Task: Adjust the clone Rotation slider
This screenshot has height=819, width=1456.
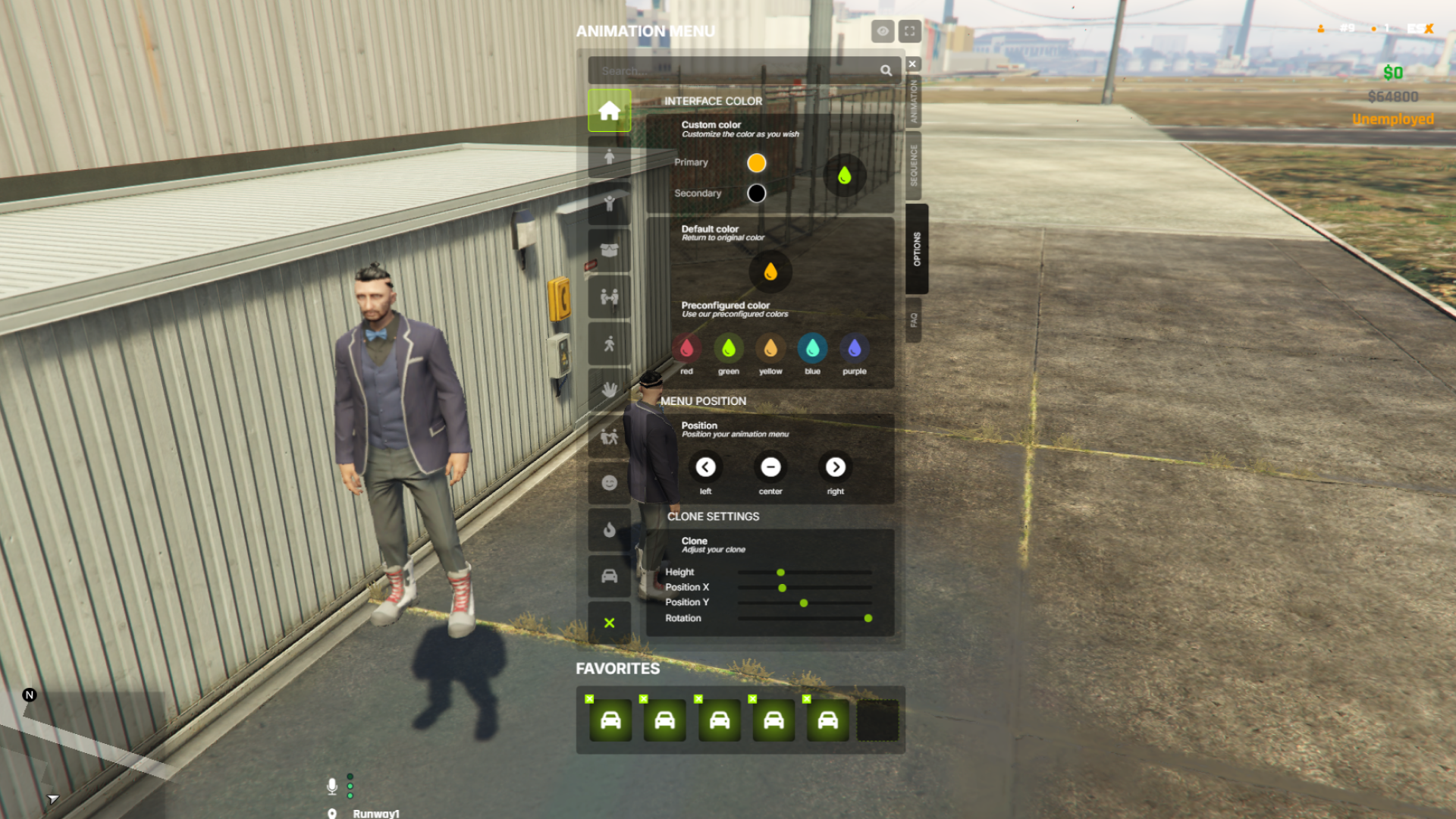Action: tap(868, 619)
